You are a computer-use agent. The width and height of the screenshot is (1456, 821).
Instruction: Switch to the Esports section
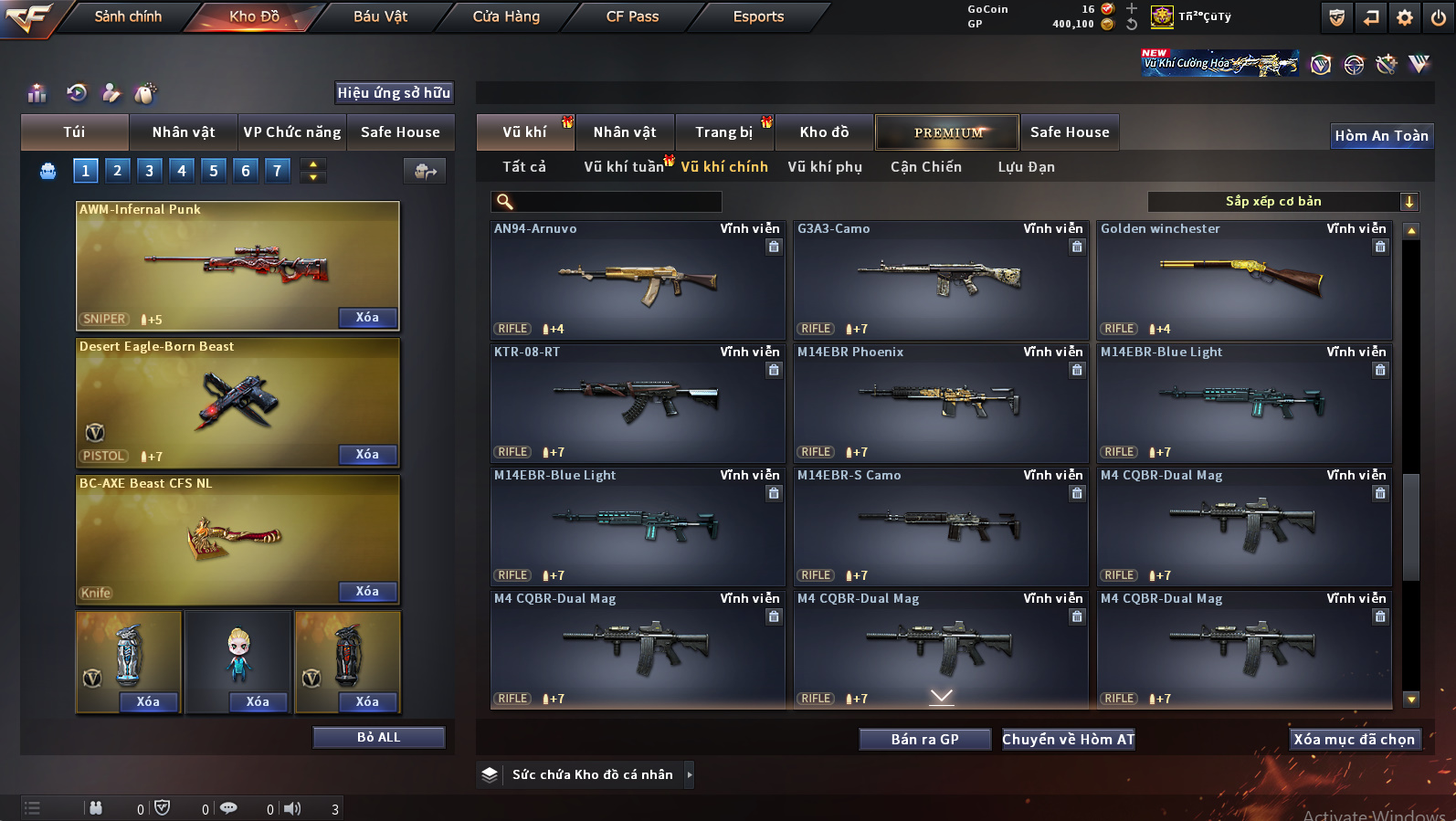click(x=758, y=16)
